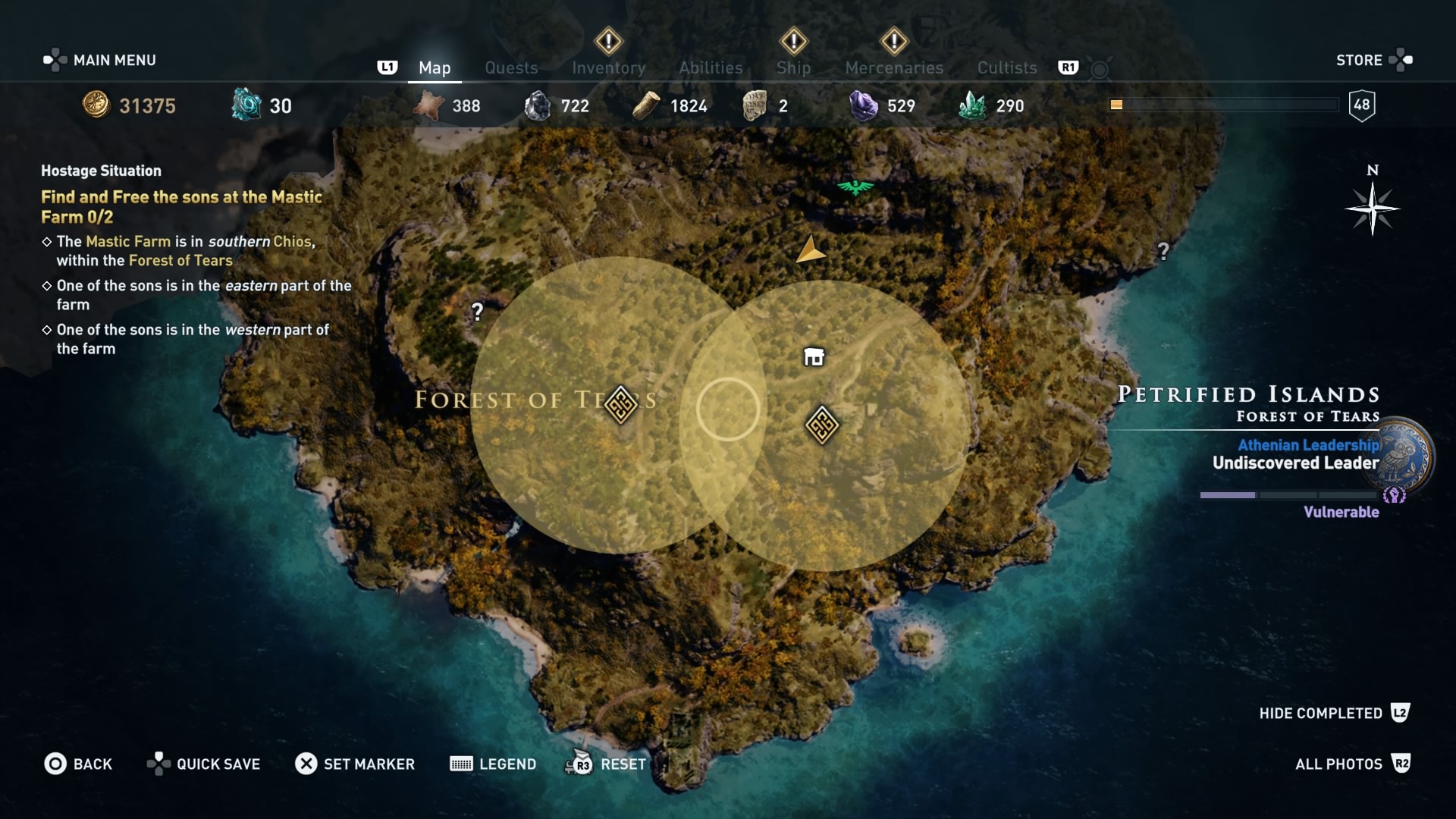
Task: Click the leather resource icon
Action: (x=428, y=105)
